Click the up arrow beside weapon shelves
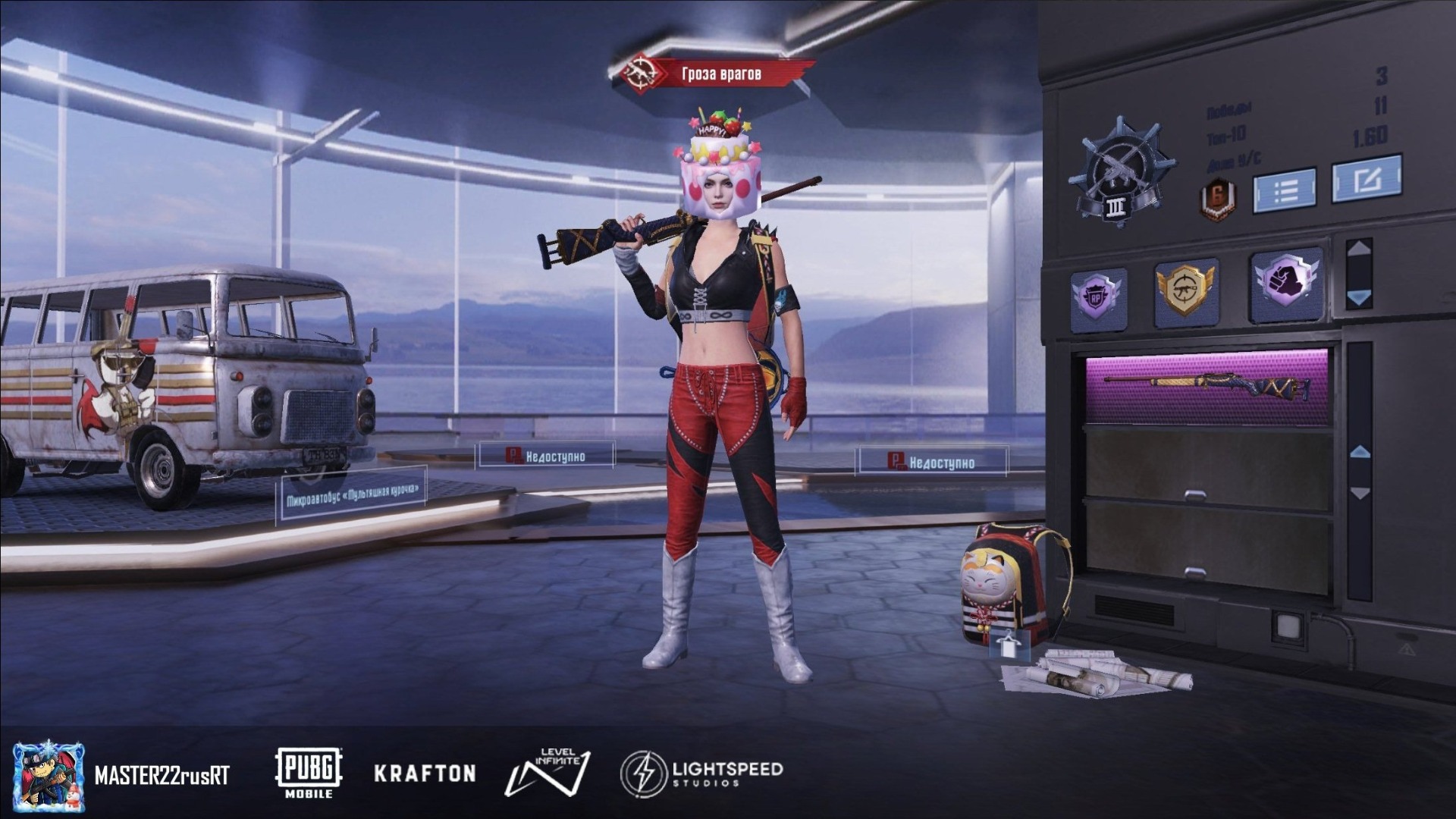Viewport: 1456px width, 819px height. coord(1360,452)
